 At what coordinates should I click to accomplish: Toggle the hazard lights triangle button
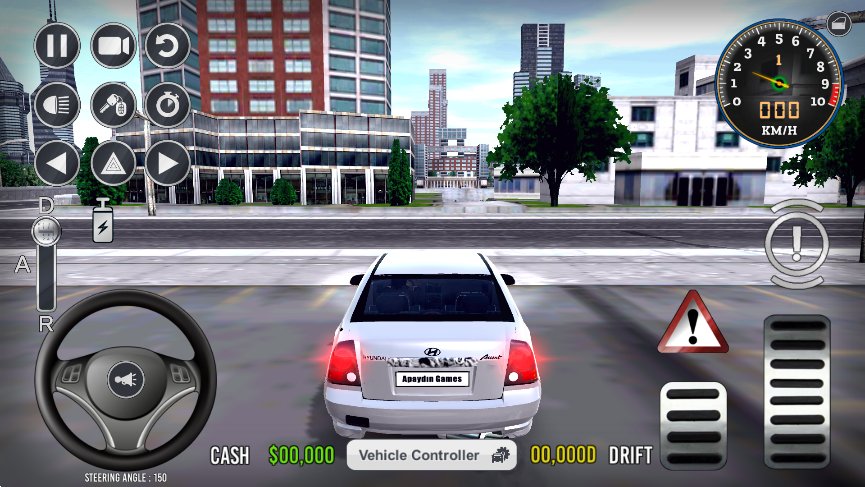point(113,162)
